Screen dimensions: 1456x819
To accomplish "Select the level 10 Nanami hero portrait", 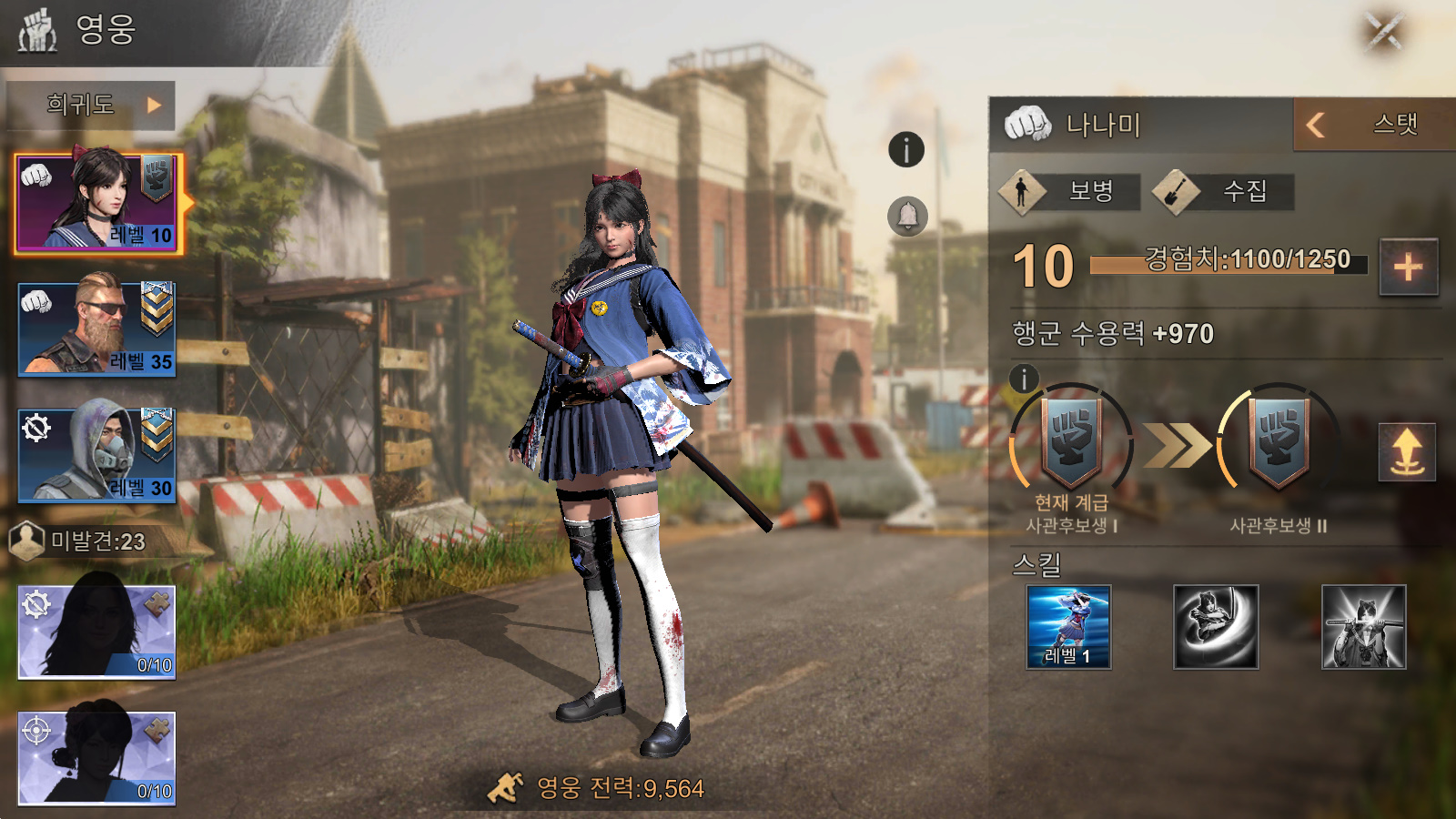I will (x=98, y=203).
